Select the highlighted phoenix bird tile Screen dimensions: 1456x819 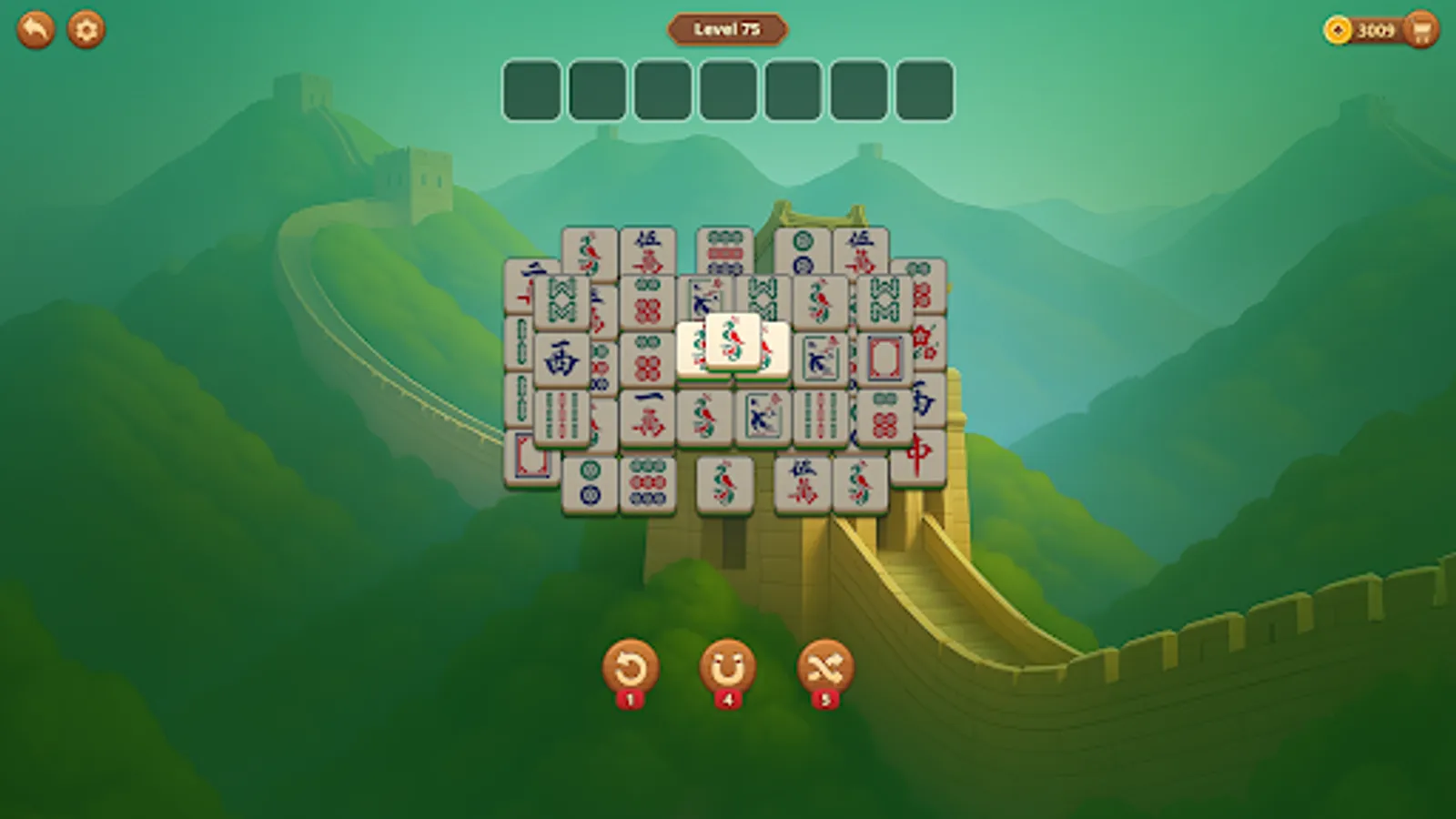point(733,340)
